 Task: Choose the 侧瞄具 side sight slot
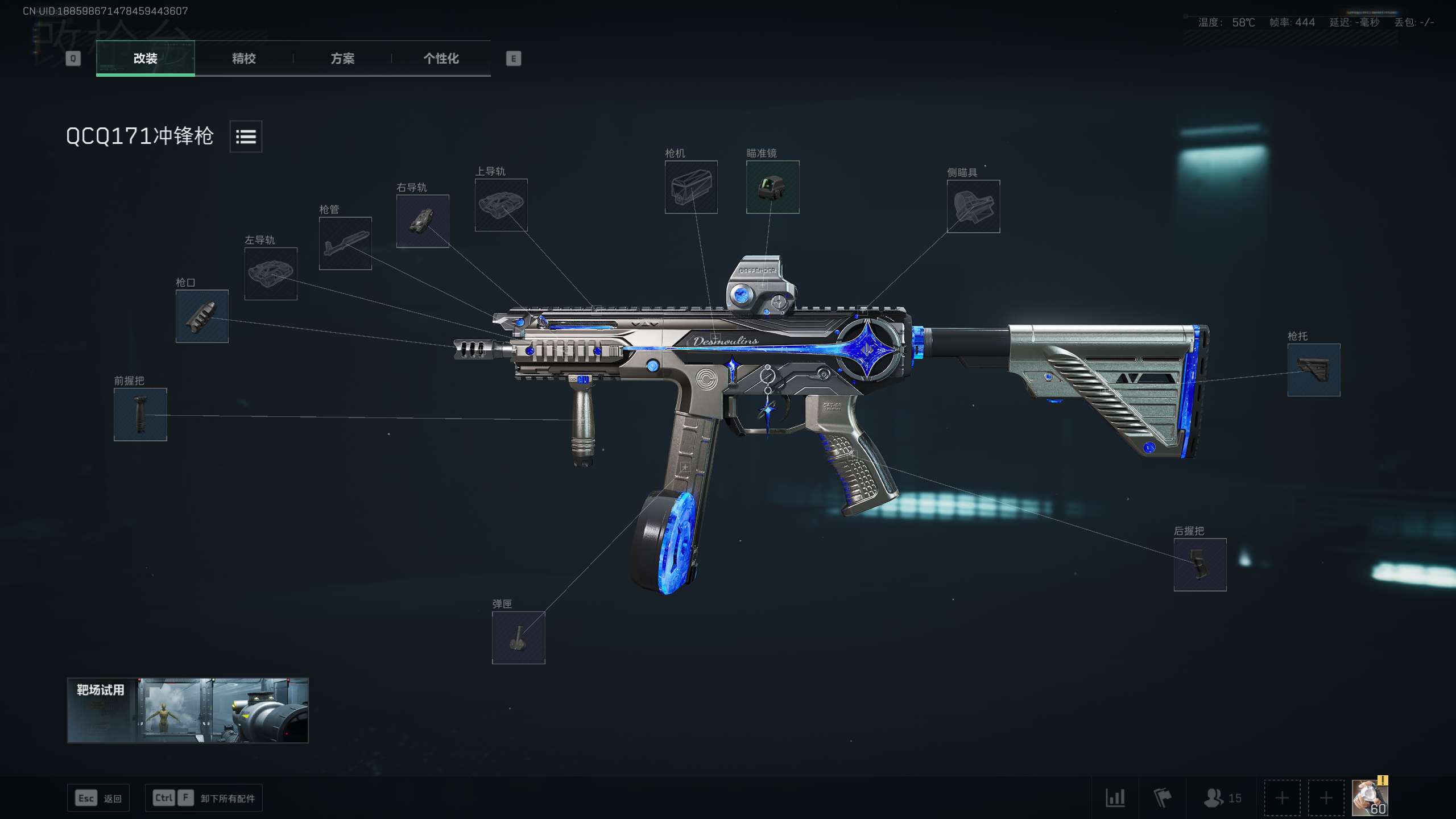click(x=973, y=206)
